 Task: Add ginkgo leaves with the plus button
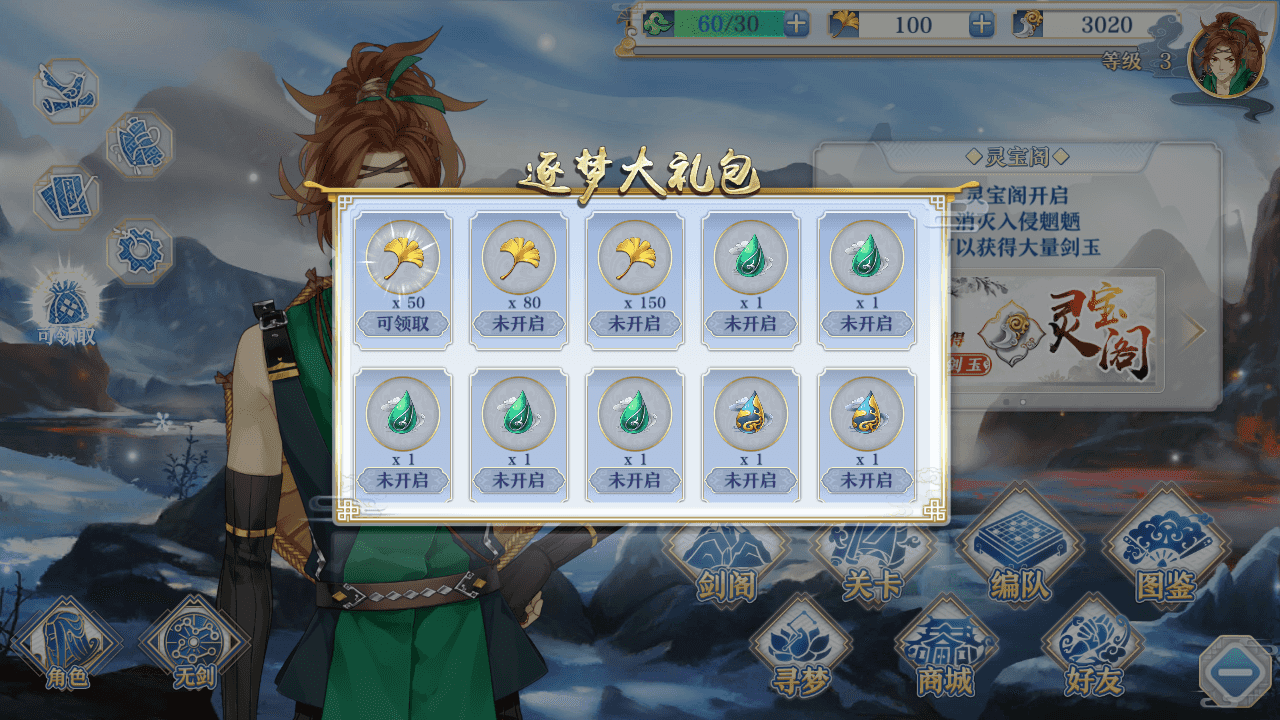tap(981, 25)
